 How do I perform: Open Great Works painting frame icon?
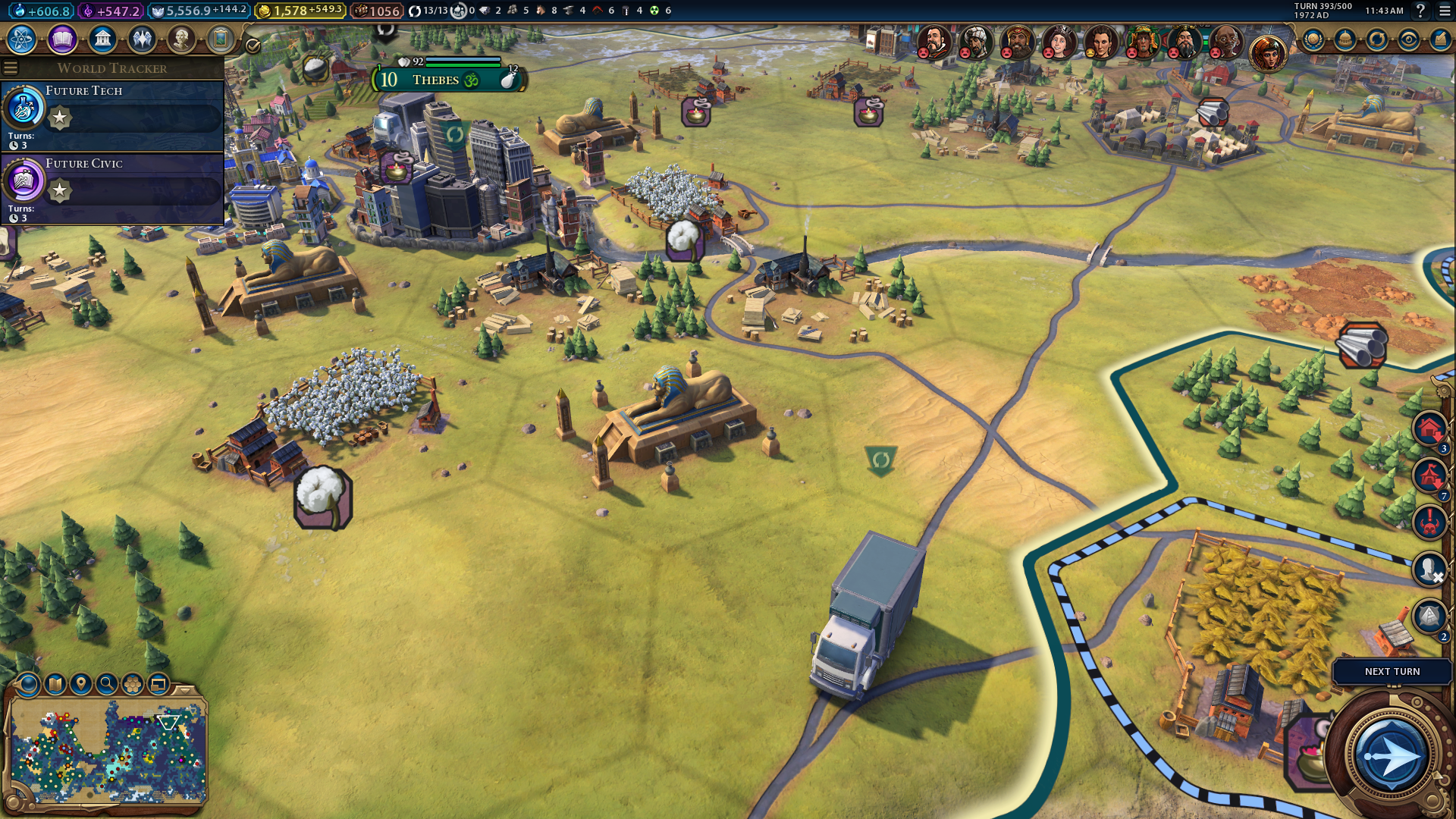(221, 39)
